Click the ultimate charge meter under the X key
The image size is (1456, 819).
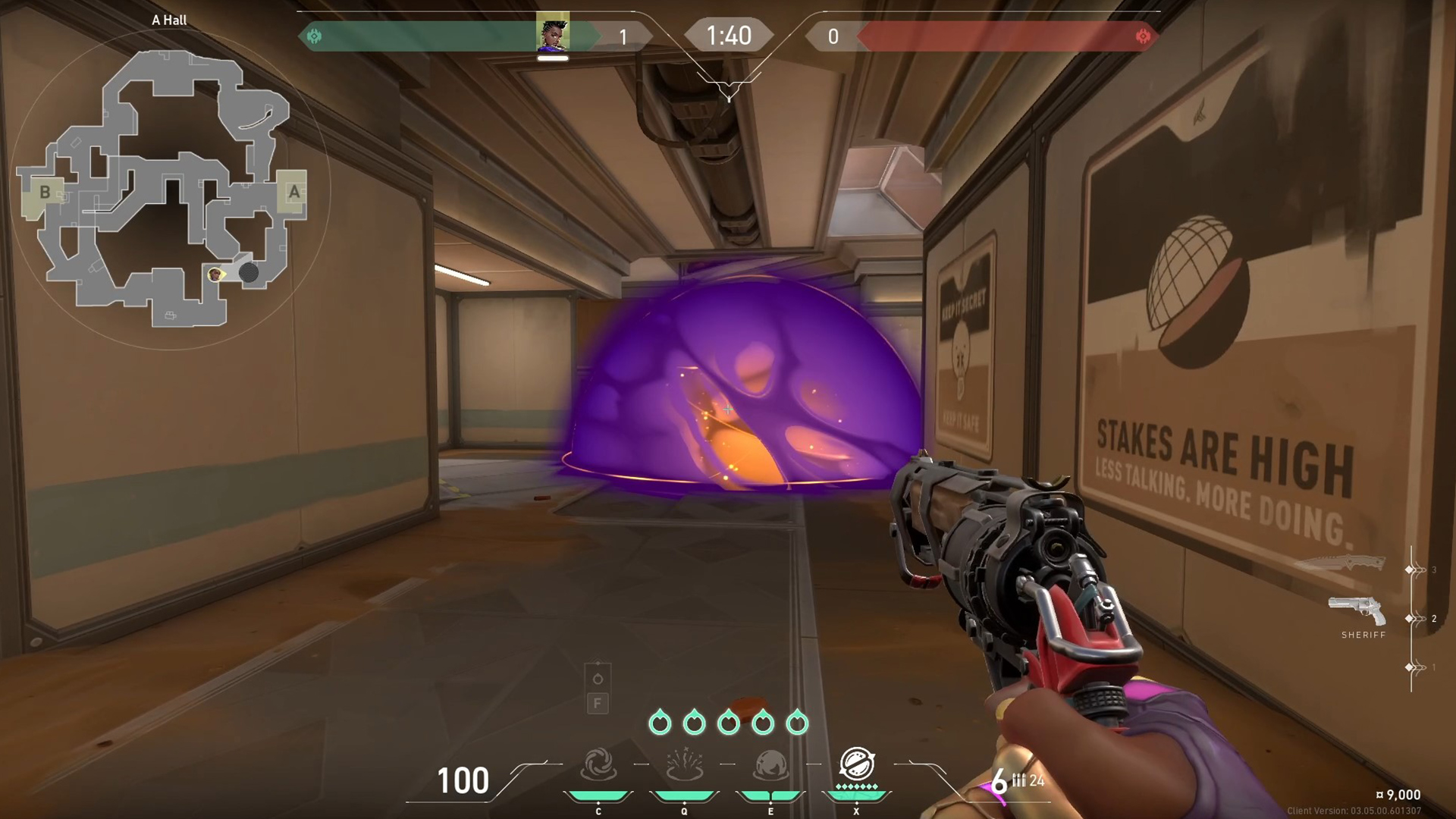856,796
